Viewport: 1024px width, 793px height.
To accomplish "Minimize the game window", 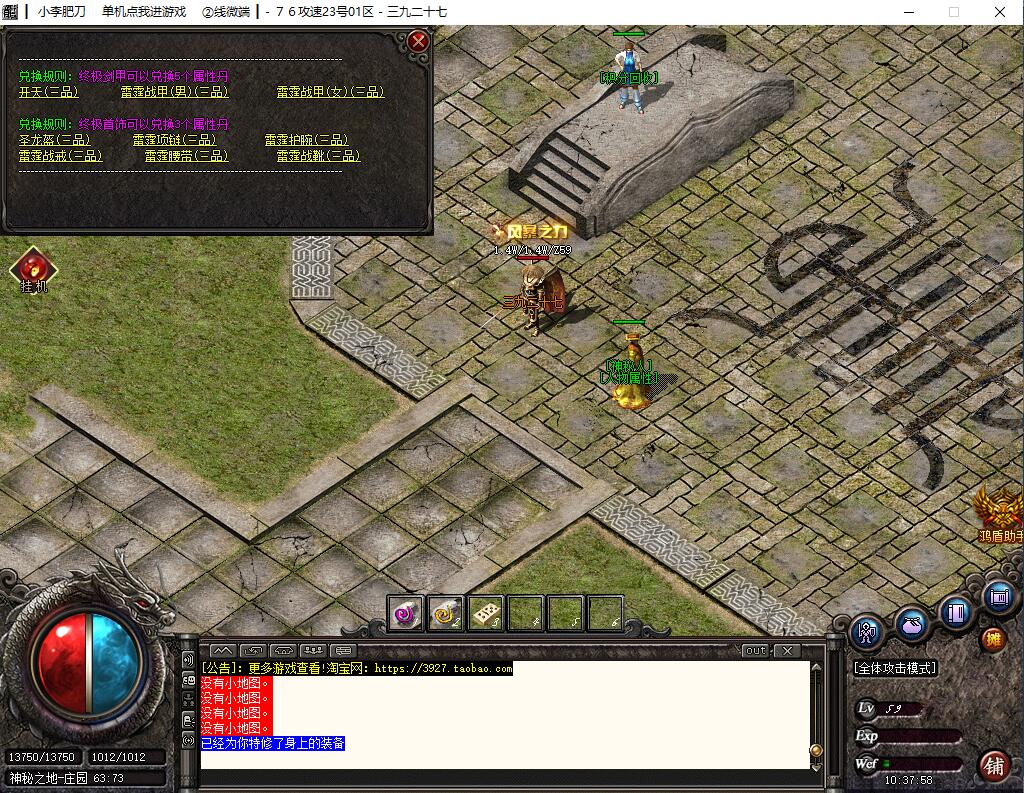I will [907, 12].
